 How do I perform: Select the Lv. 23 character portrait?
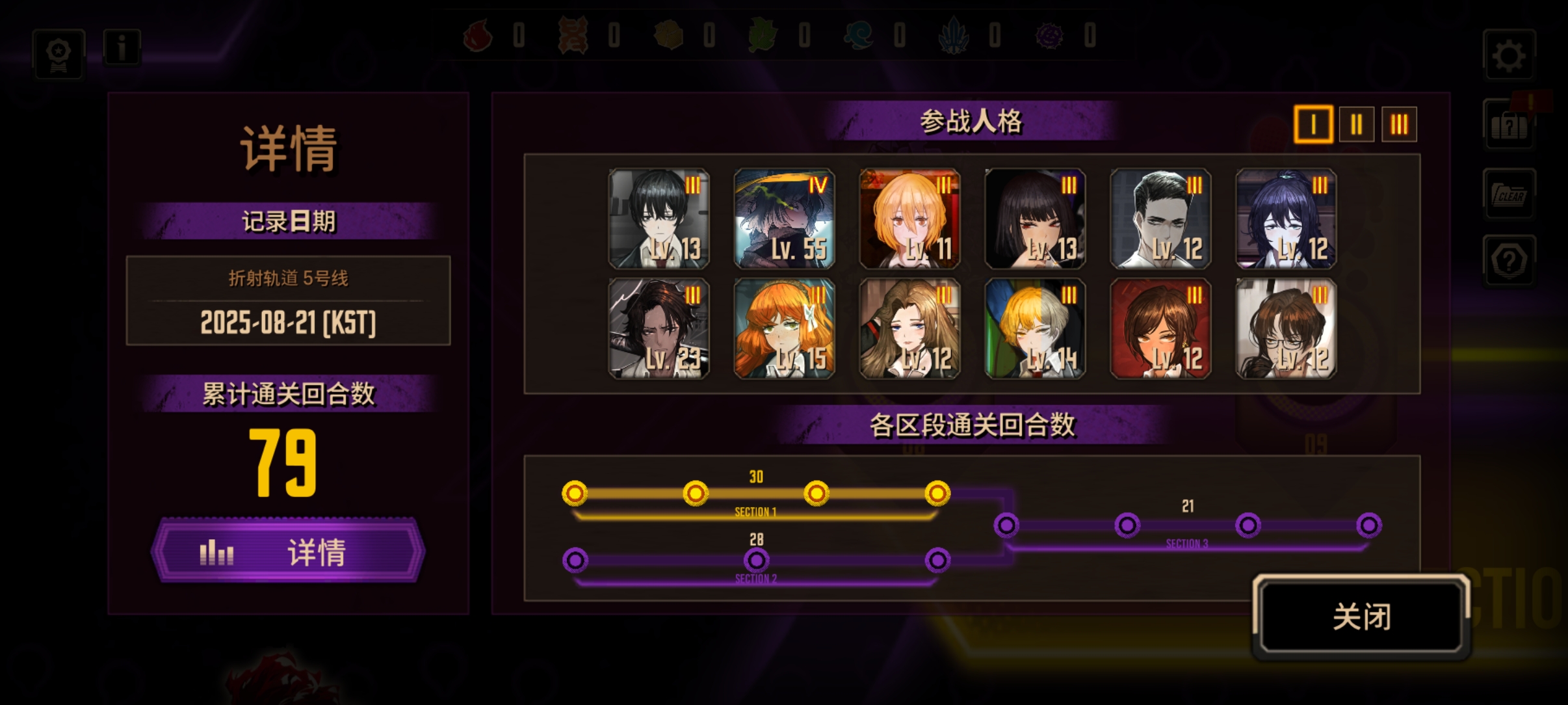[x=660, y=327]
